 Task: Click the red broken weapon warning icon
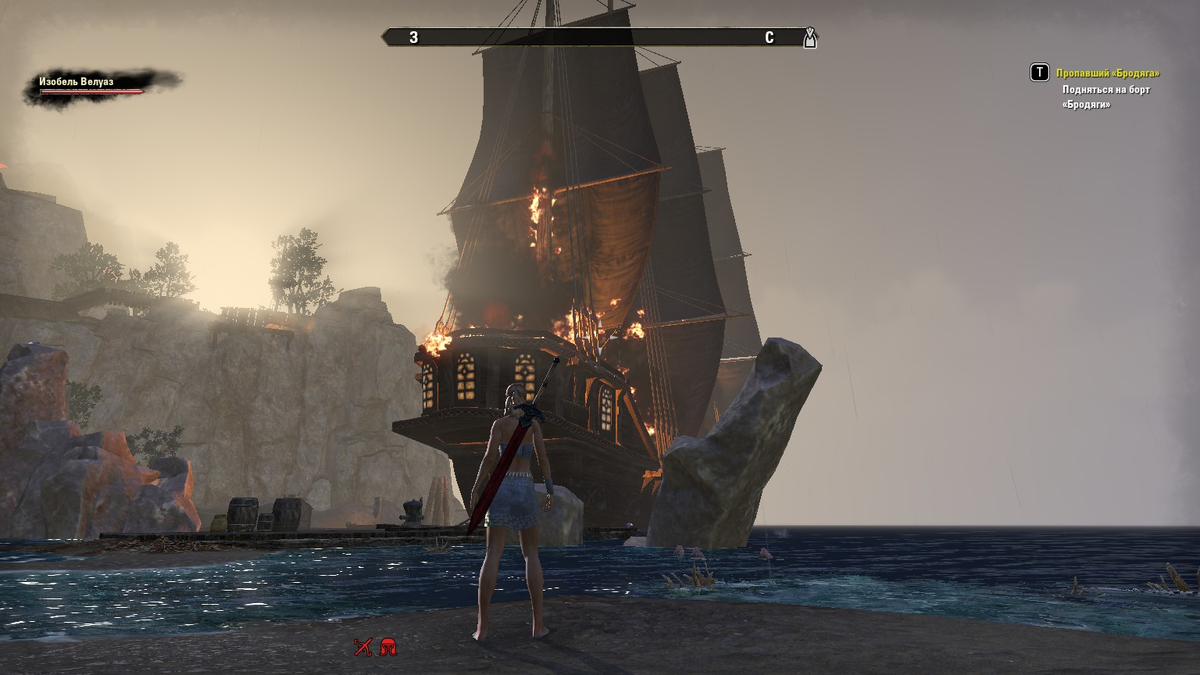(x=362, y=647)
